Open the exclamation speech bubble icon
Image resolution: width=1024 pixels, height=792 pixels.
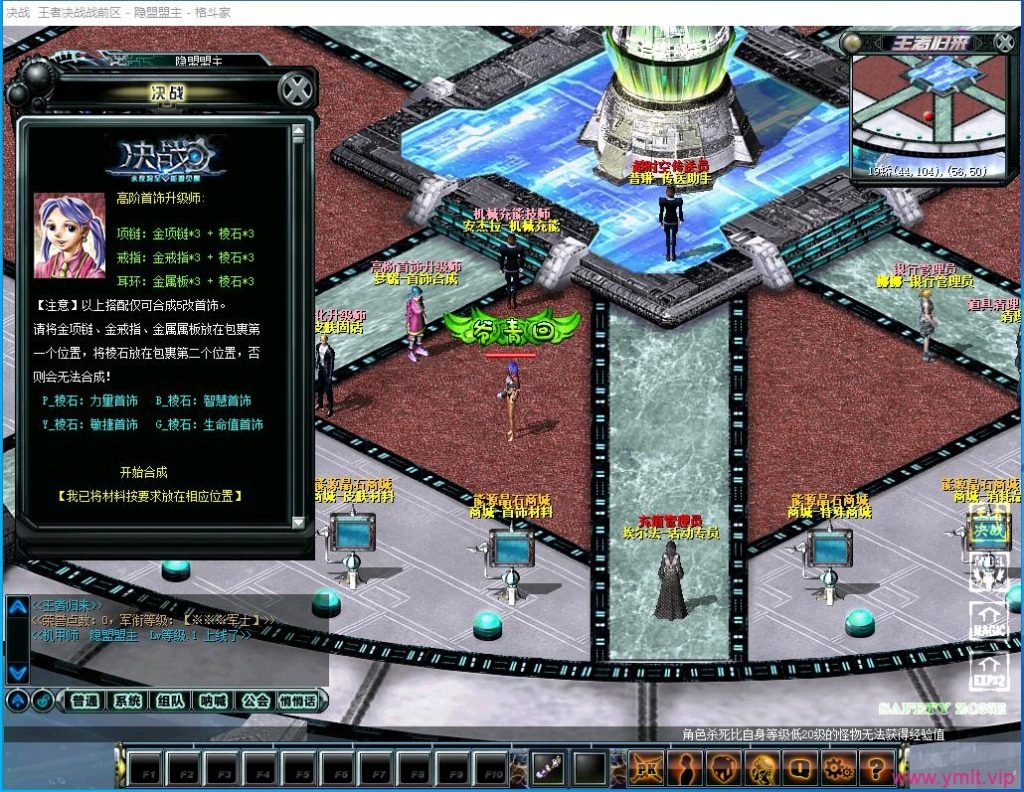(x=798, y=768)
